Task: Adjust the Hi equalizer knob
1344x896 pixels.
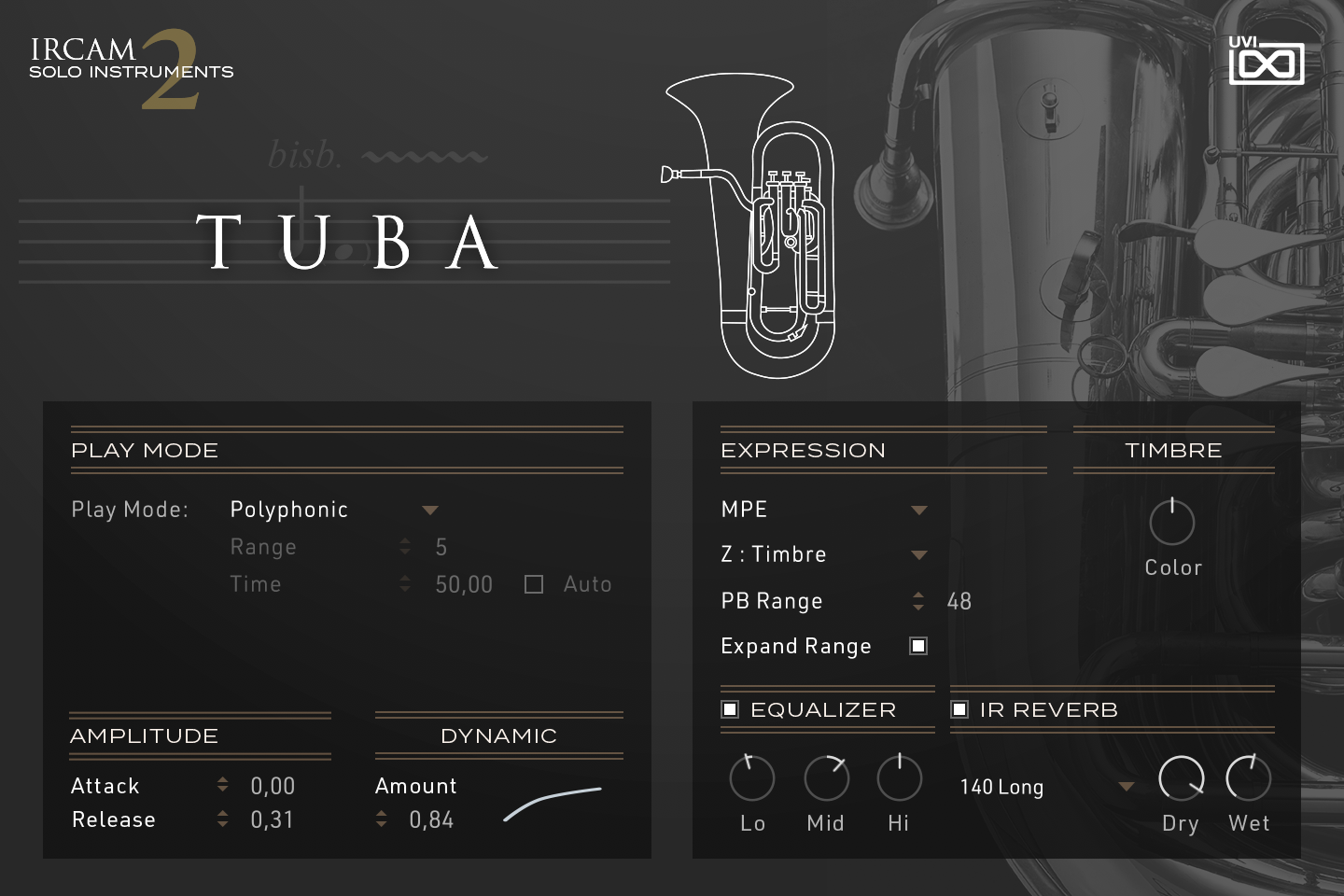Action: [898, 777]
